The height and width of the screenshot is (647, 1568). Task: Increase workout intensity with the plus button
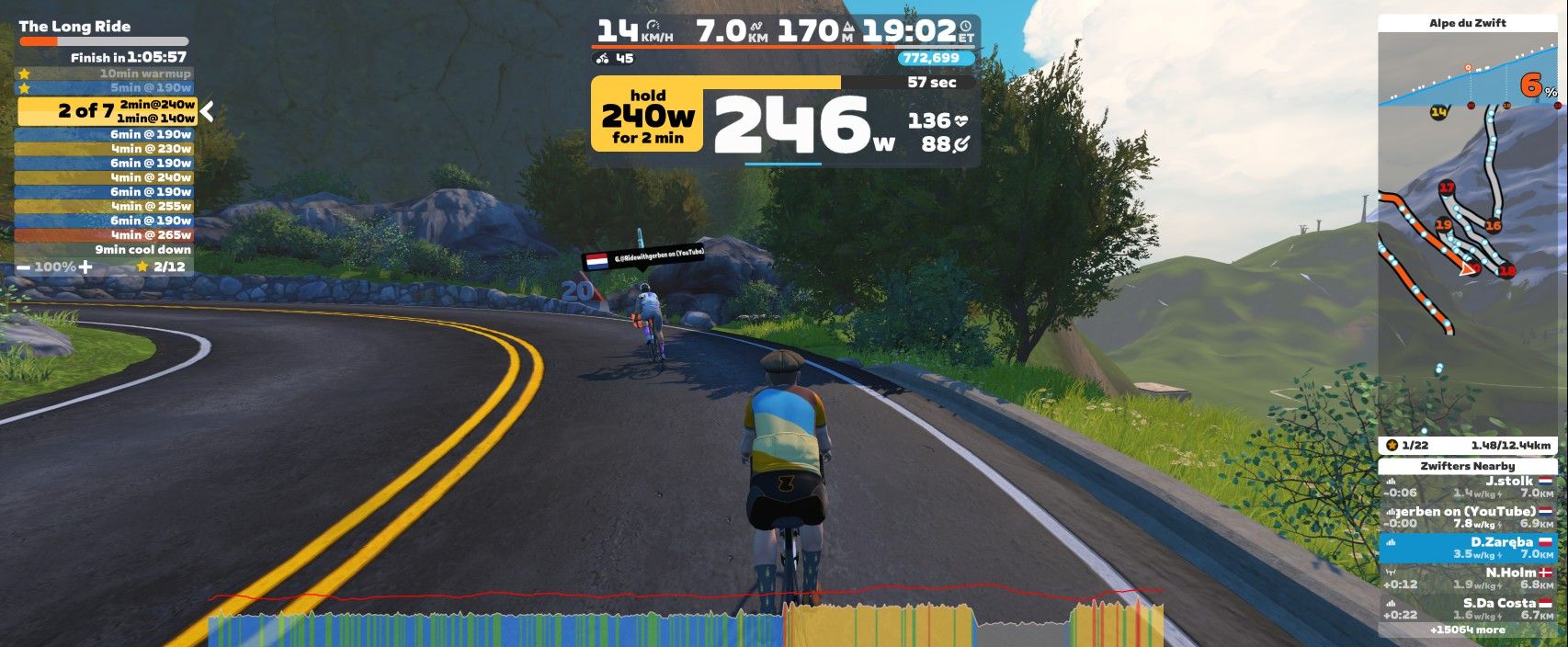85,267
